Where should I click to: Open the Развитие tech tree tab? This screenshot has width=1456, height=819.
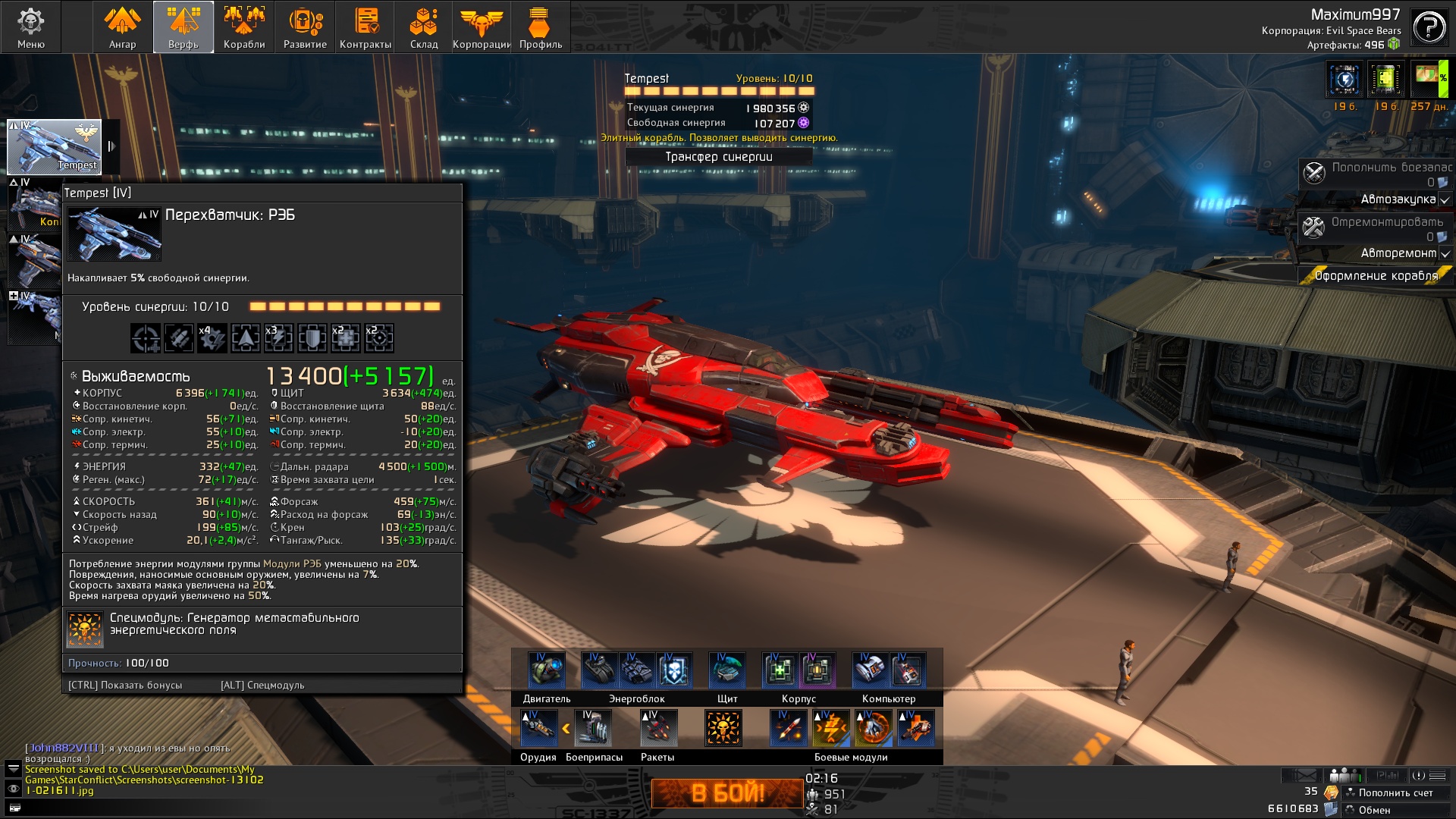[x=305, y=27]
